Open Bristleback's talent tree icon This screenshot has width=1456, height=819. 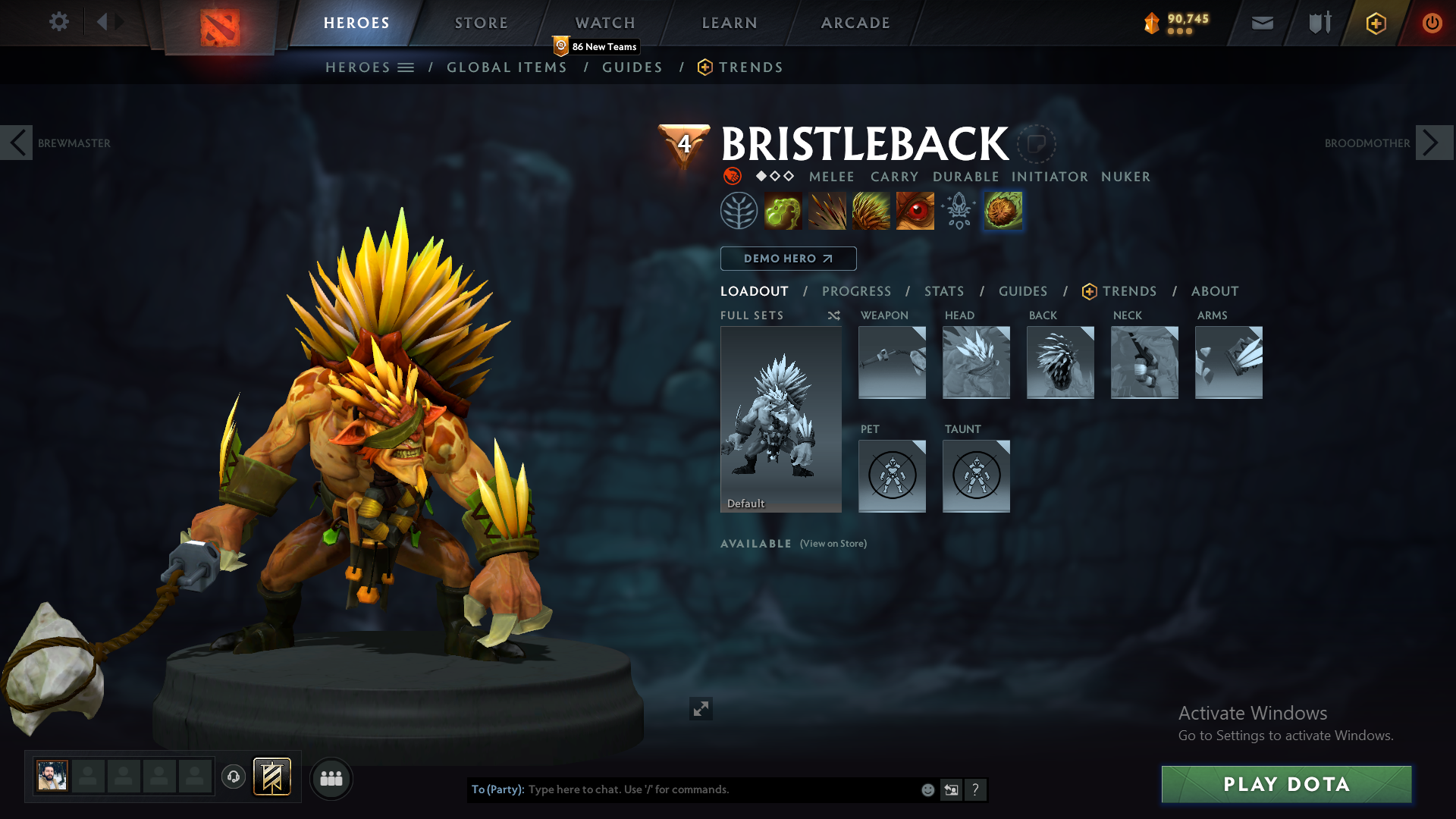coord(739,210)
